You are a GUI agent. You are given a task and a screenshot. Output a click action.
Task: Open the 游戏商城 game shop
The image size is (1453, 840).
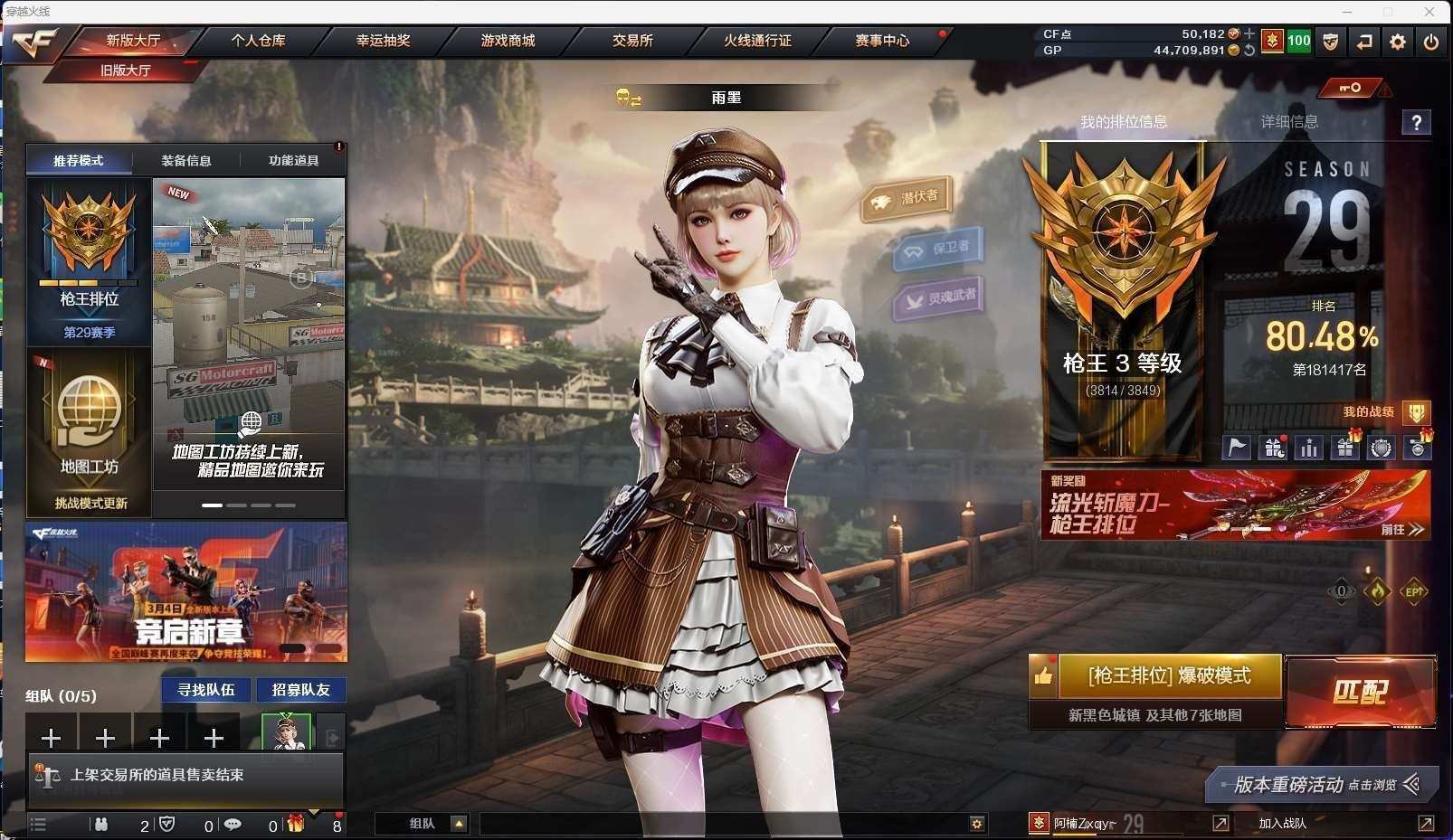click(x=508, y=41)
